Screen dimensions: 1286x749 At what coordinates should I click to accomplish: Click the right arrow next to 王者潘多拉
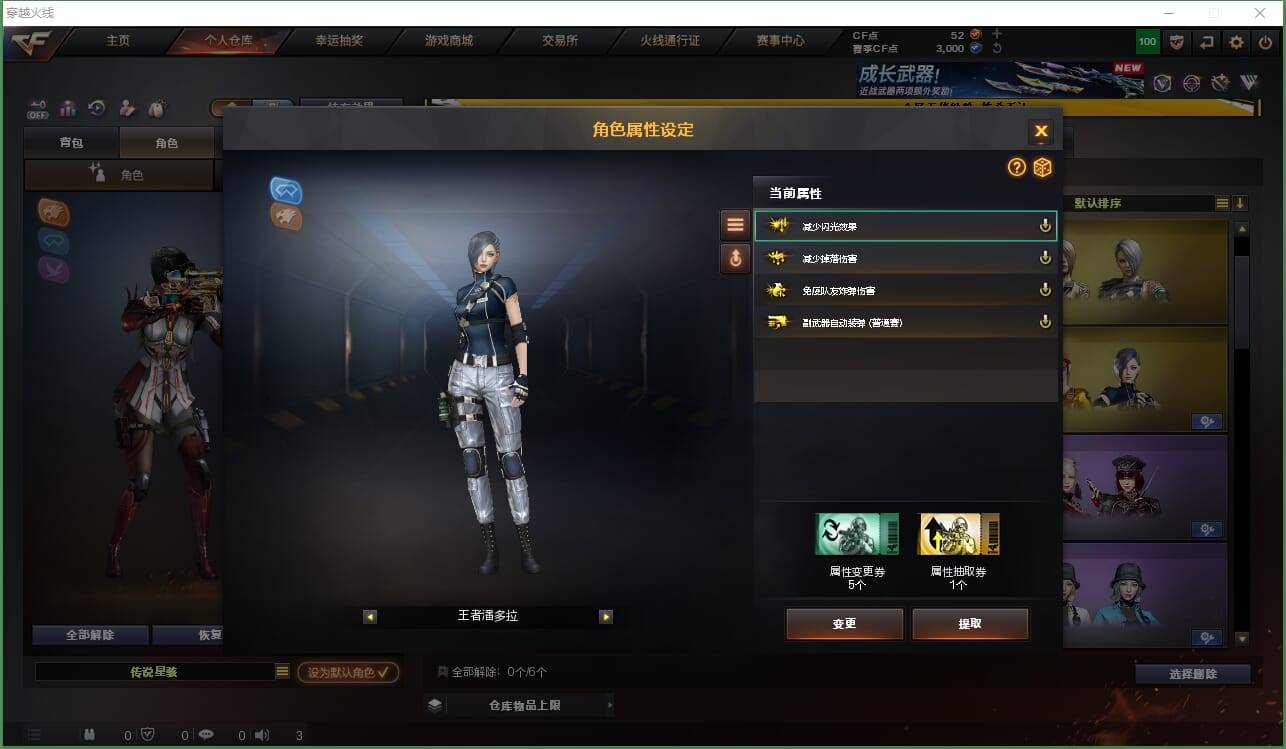coord(605,616)
